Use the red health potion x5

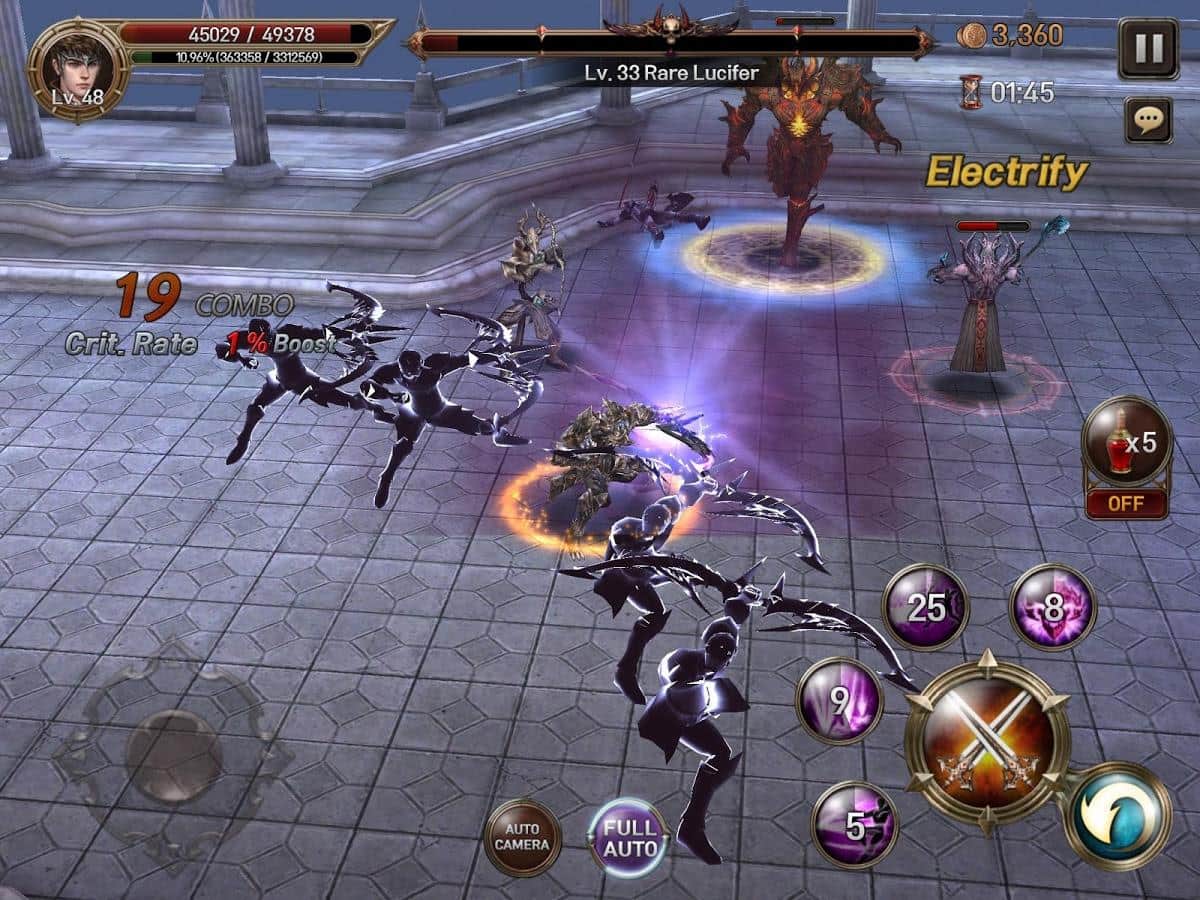(1127, 442)
